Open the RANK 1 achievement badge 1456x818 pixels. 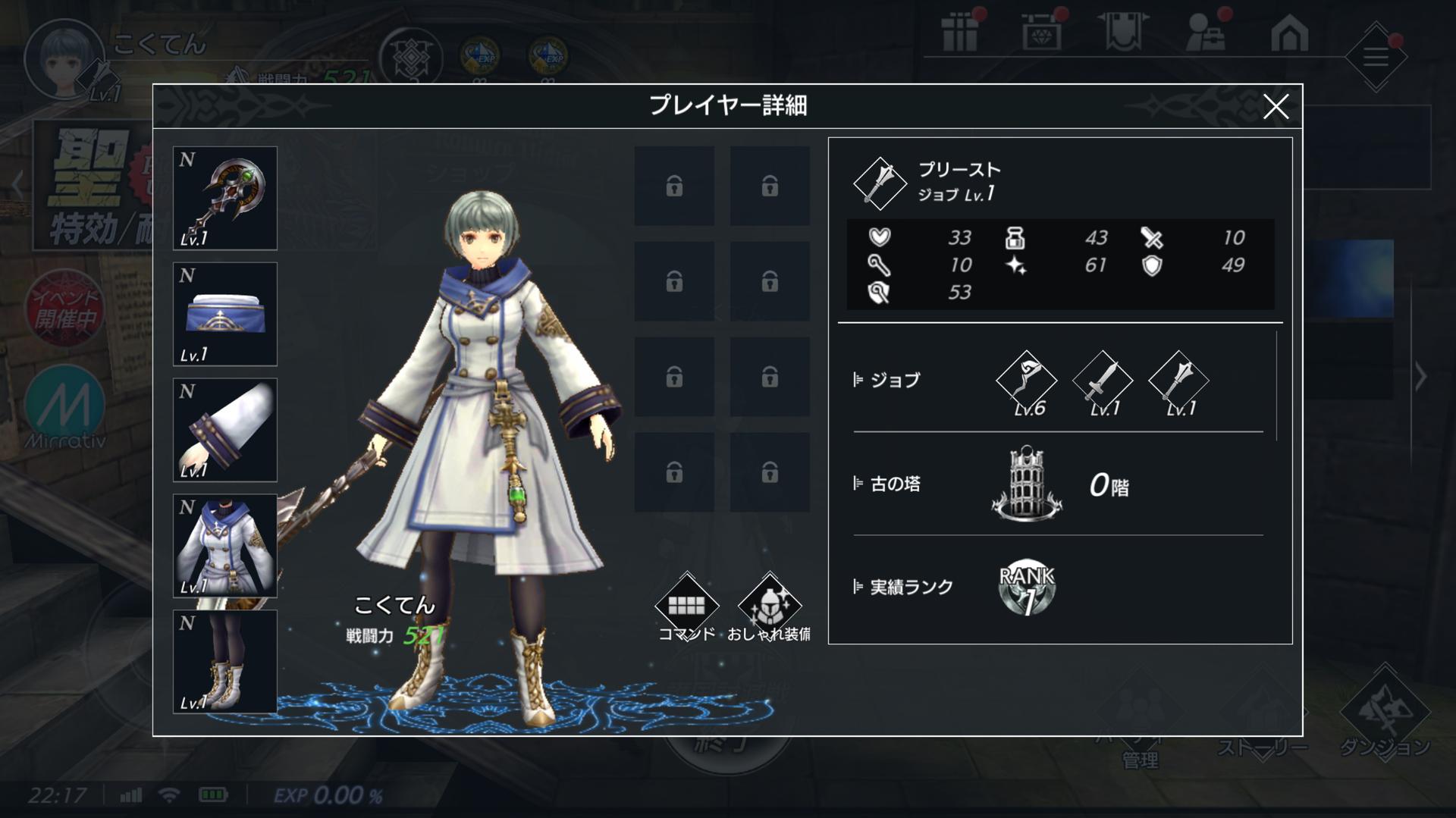click(x=1026, y=588)
